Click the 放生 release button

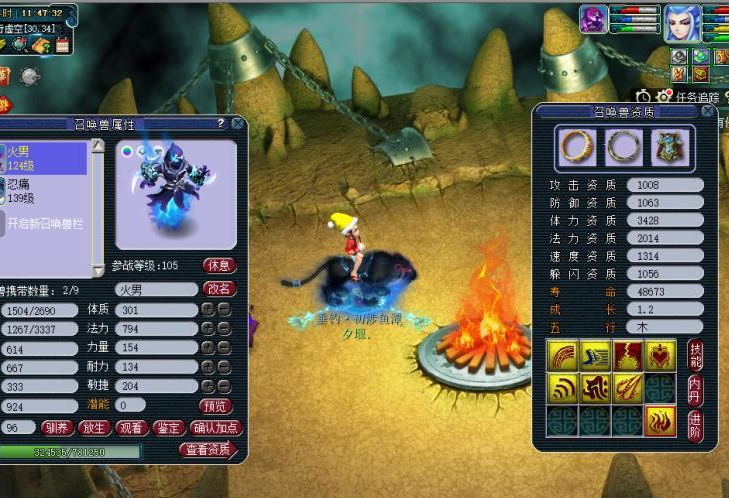pyautogui.click(x=96, y=428)
